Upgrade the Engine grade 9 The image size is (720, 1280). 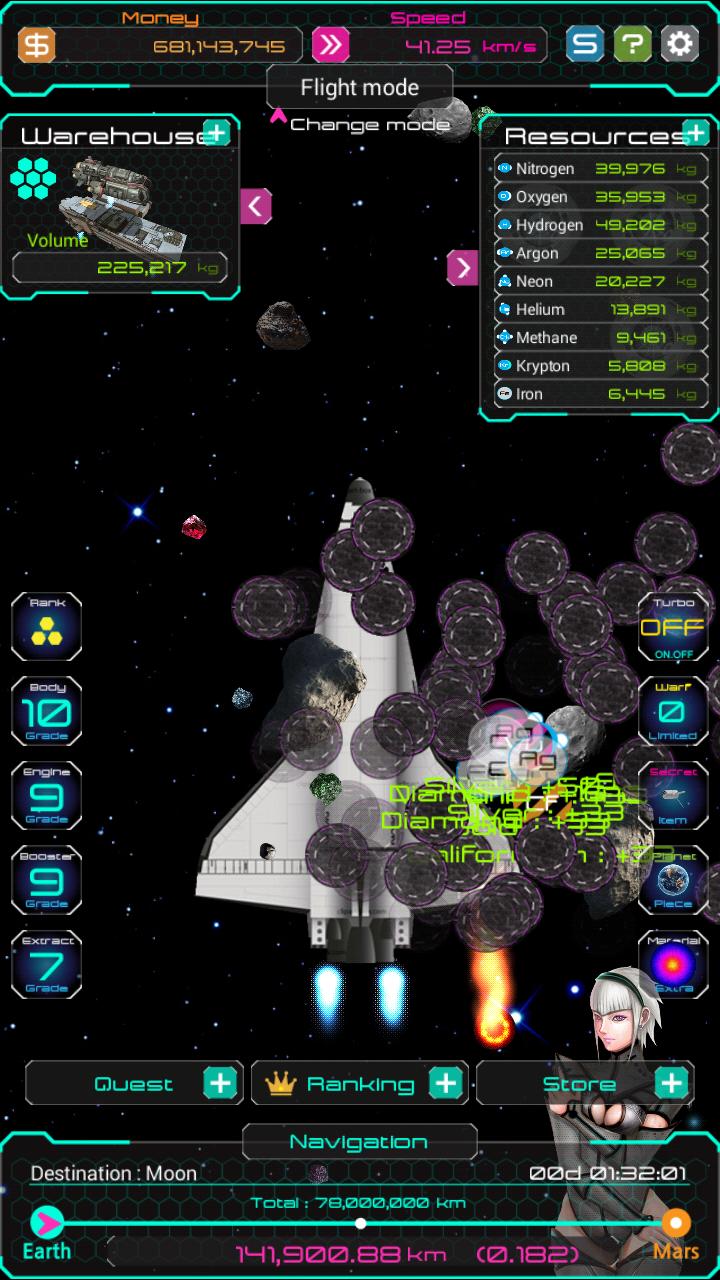click(x=46, y=796)
